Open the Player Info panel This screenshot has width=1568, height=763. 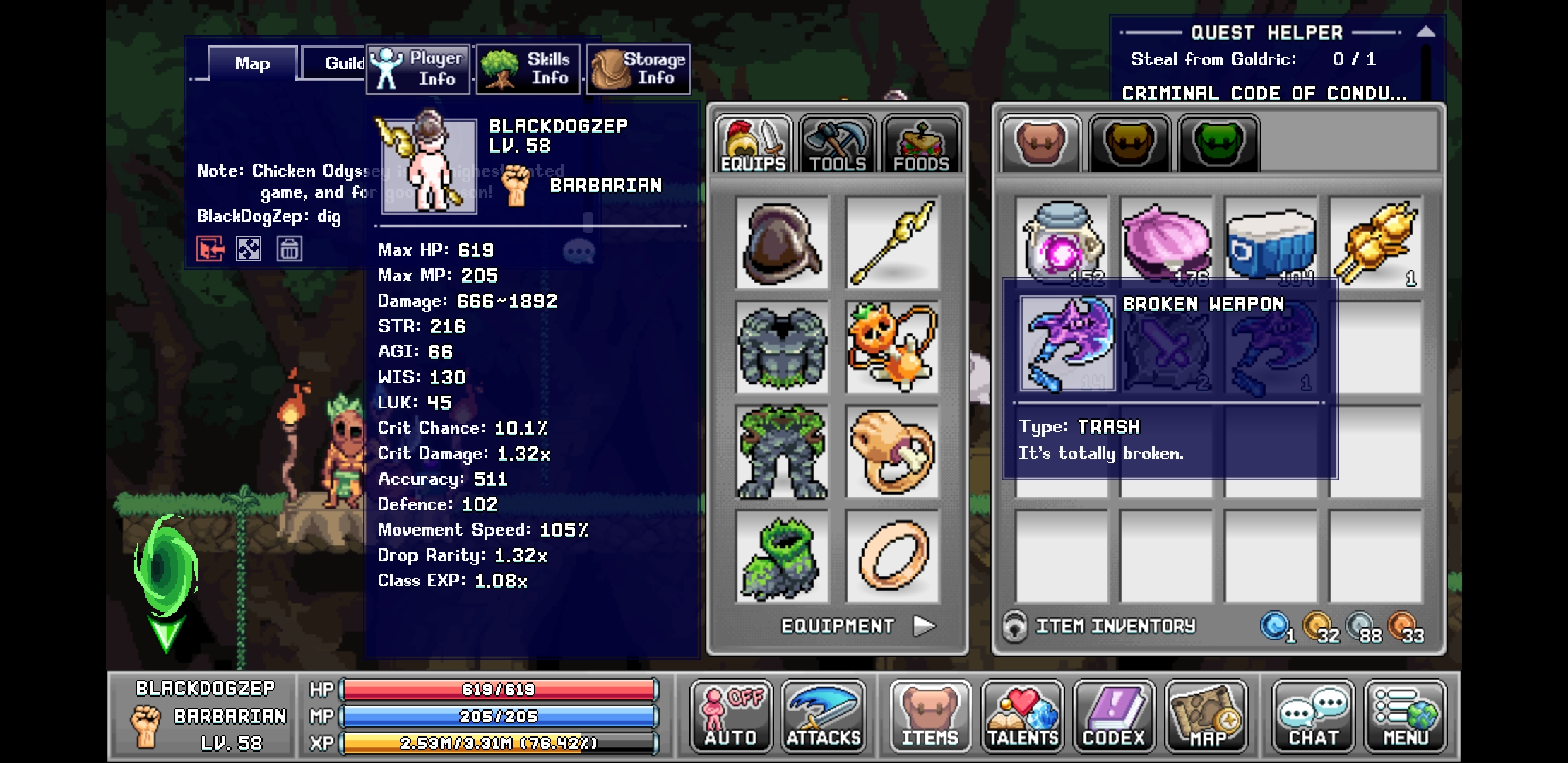[420, 69]
